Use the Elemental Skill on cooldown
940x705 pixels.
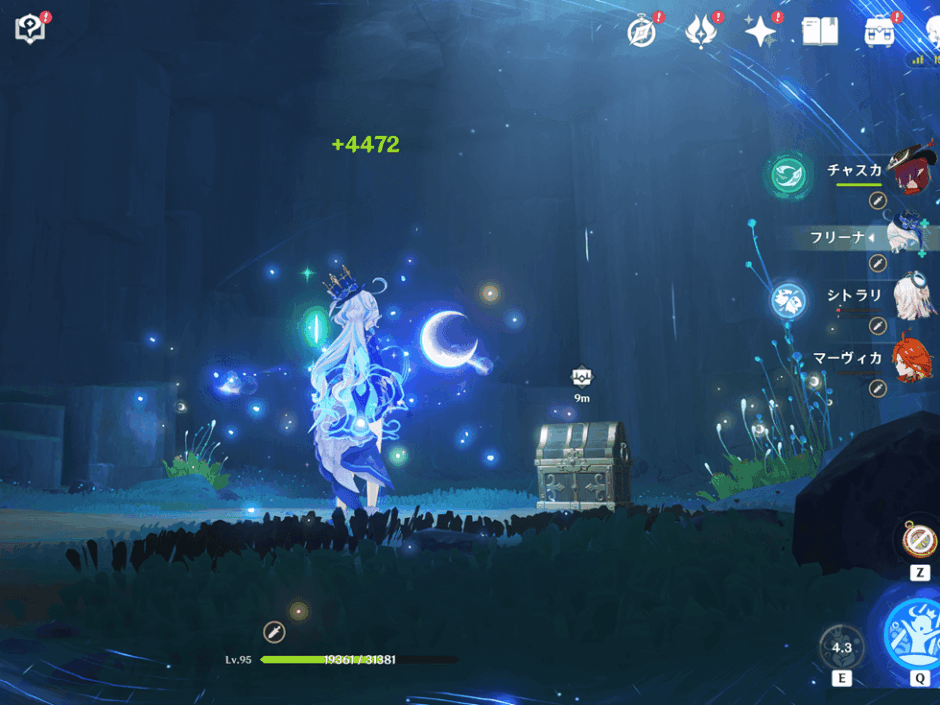coord(842,647)
